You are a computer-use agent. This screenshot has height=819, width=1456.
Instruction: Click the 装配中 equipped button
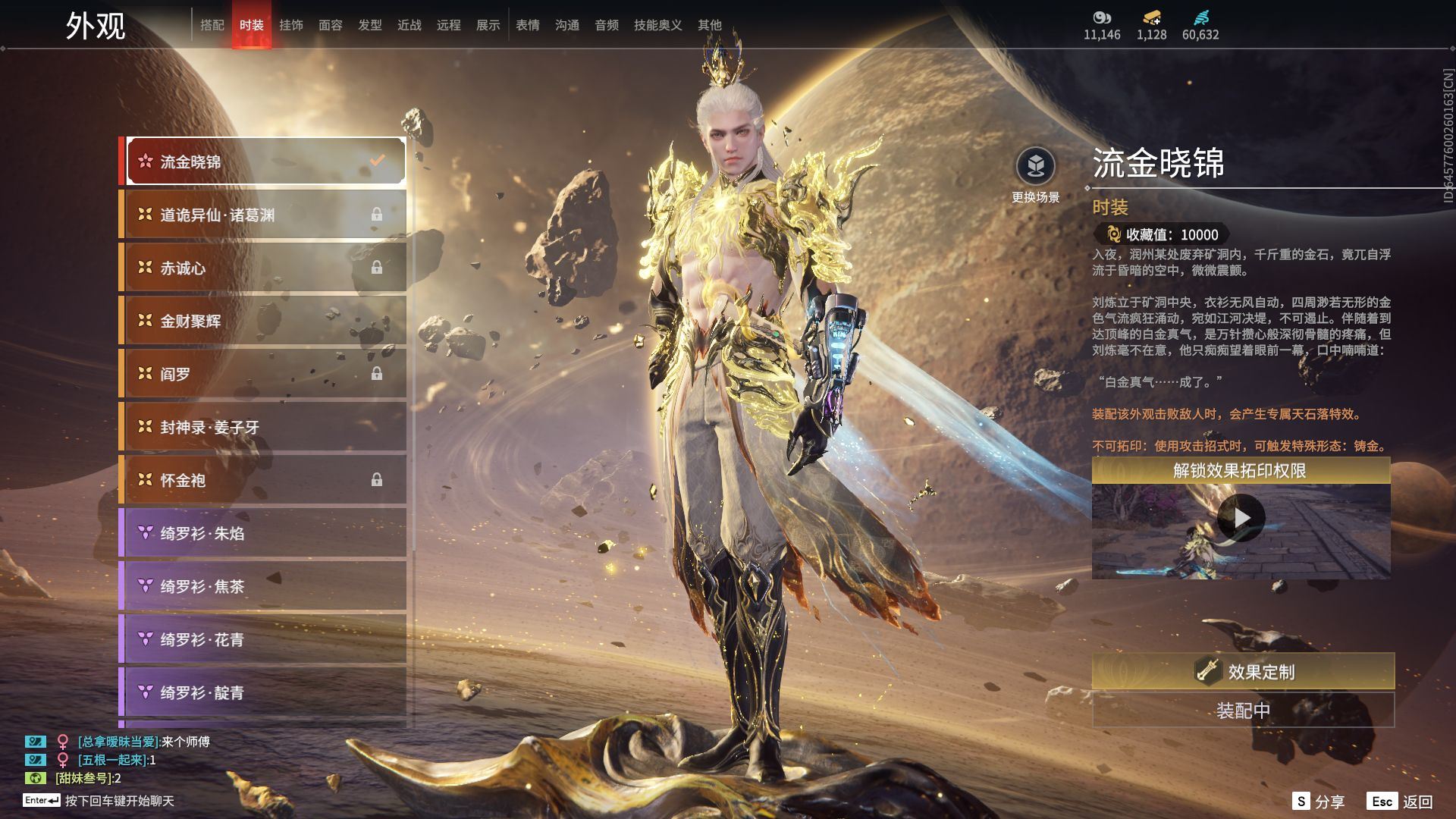tap(1243, 711)
